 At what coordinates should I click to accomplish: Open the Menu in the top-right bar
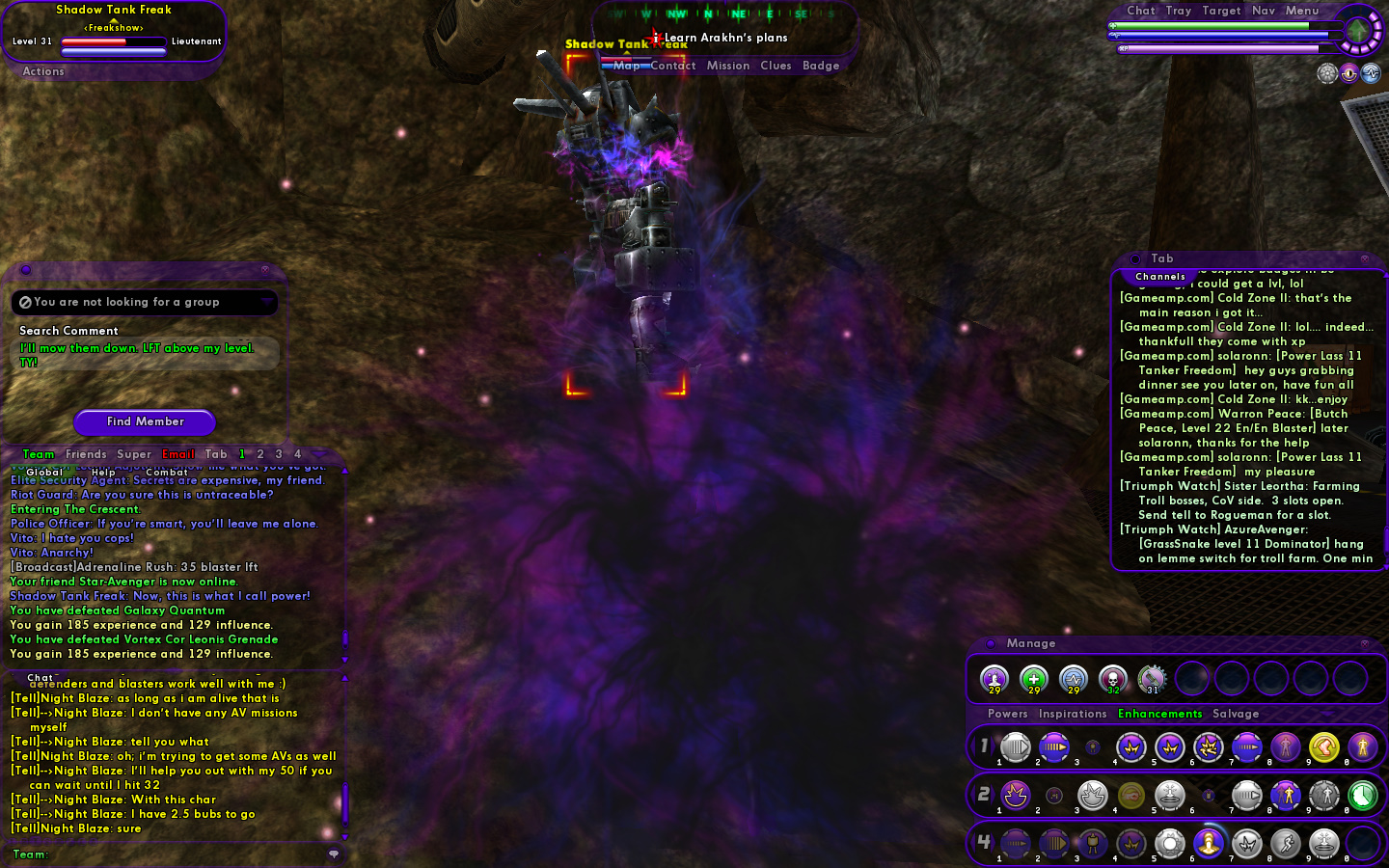point(1301,11)
